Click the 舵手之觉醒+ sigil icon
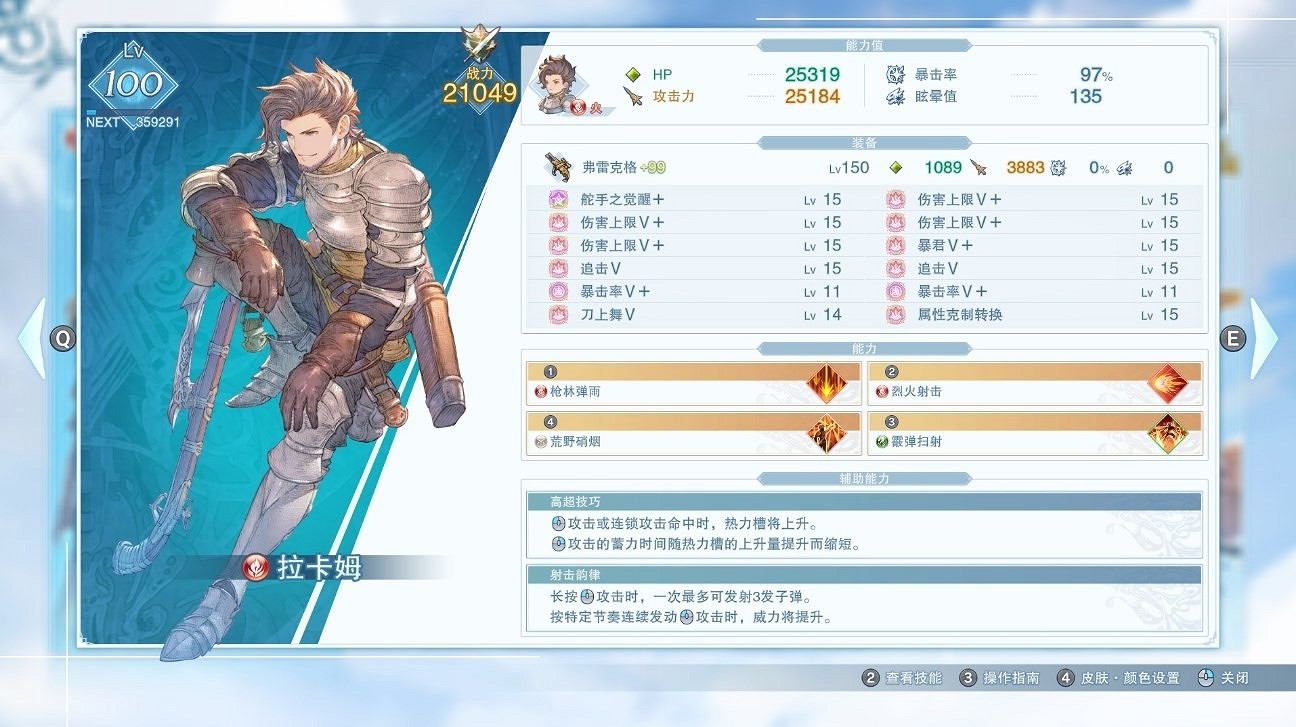 click(557, 199)
